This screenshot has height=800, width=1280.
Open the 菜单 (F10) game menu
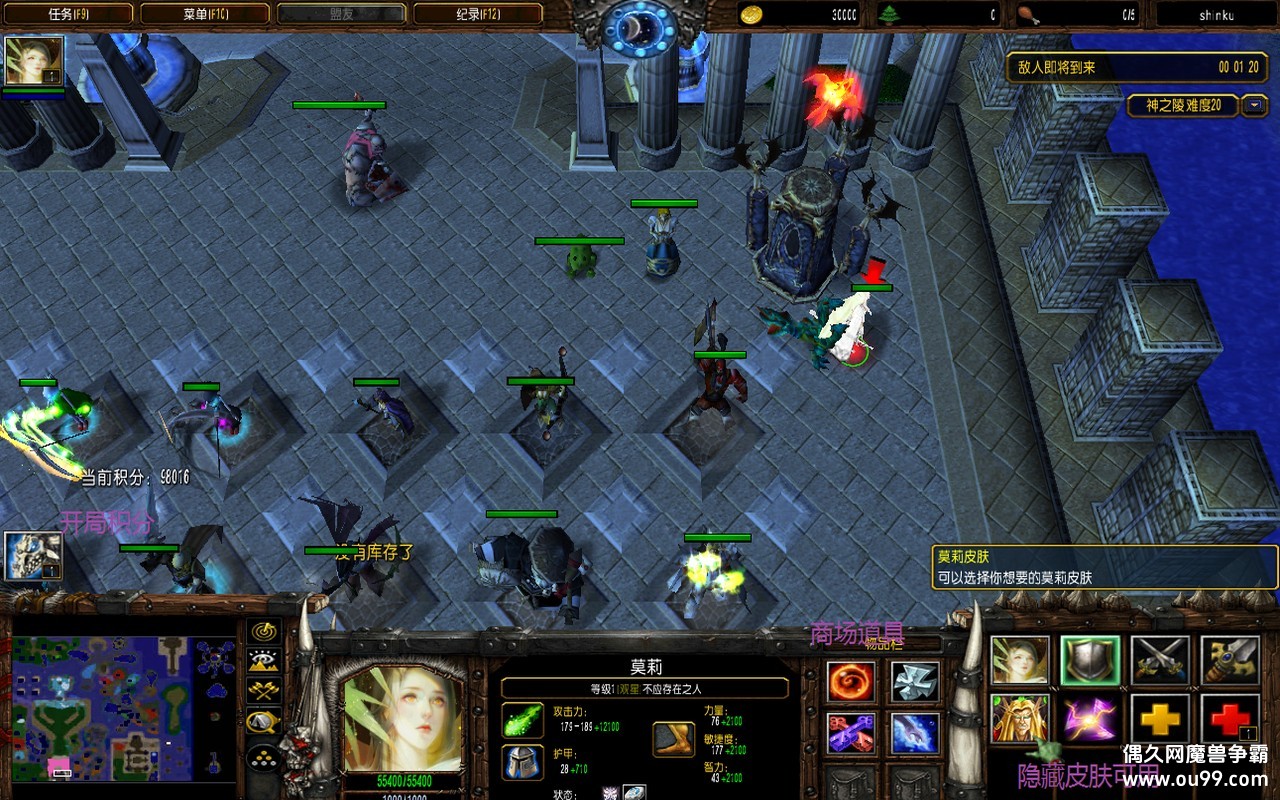tap(205, 14)
